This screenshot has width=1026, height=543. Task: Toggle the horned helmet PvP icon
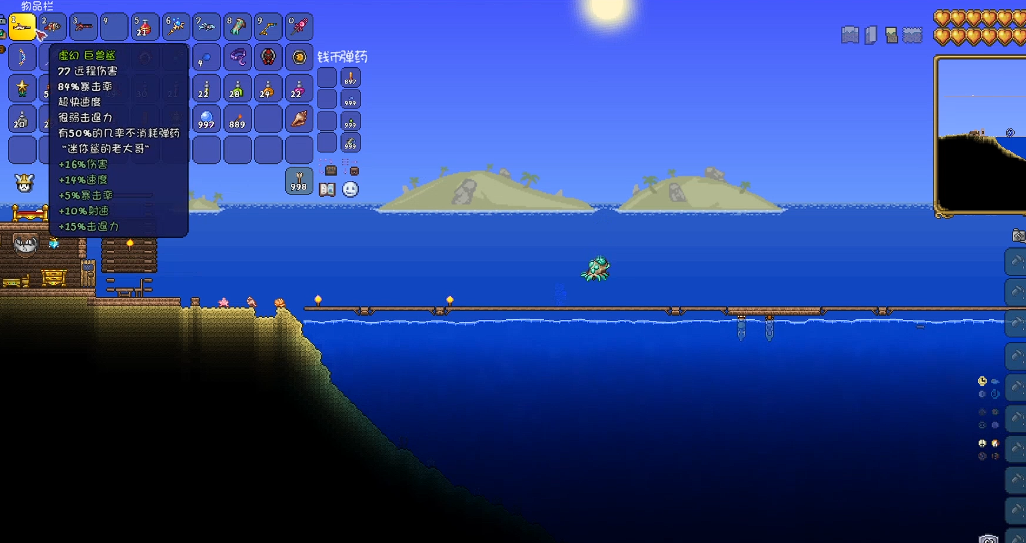[22, 183]
